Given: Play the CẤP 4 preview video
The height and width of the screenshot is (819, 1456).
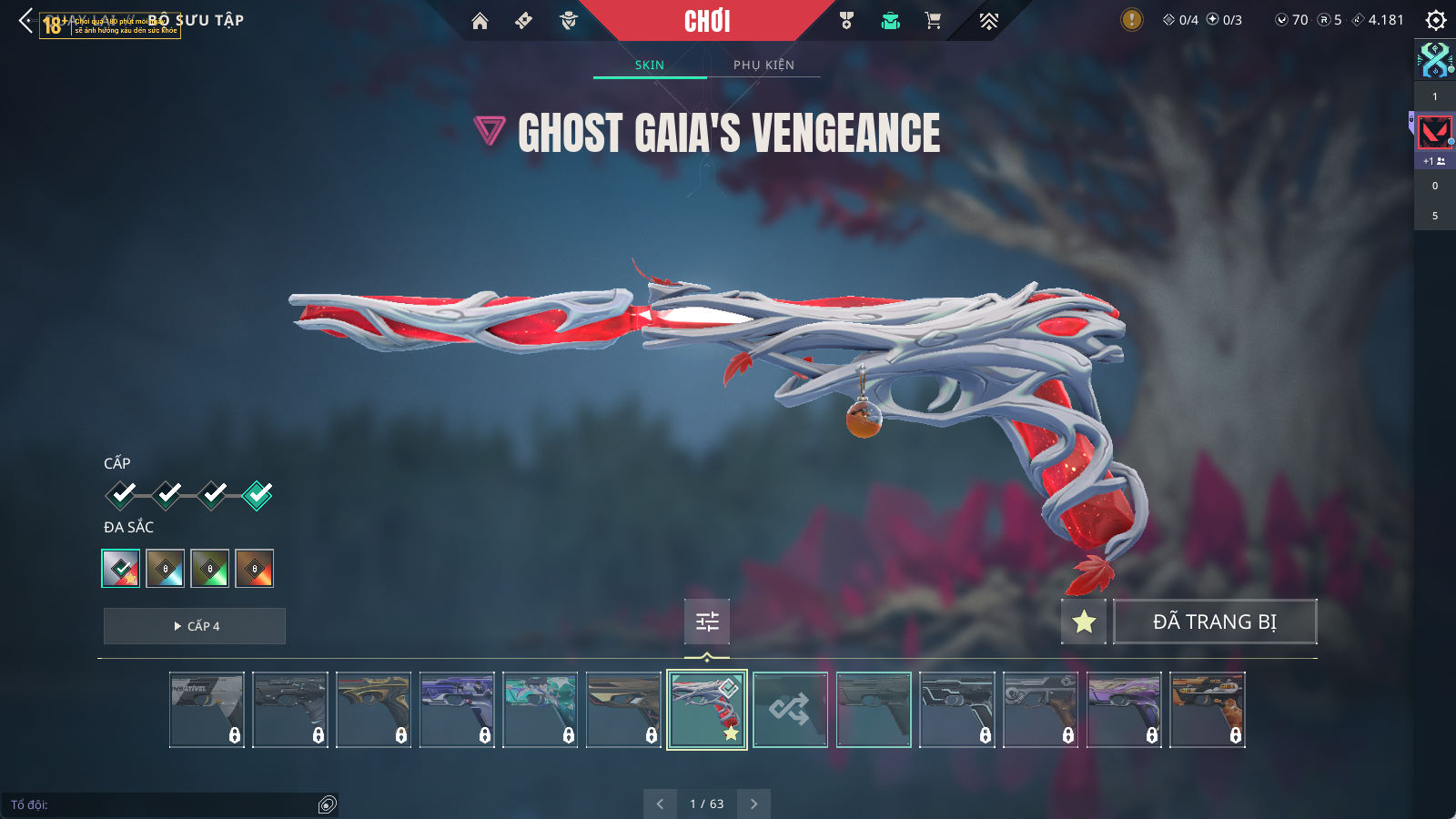Looking at the screenshot, I should coord(195,626).
